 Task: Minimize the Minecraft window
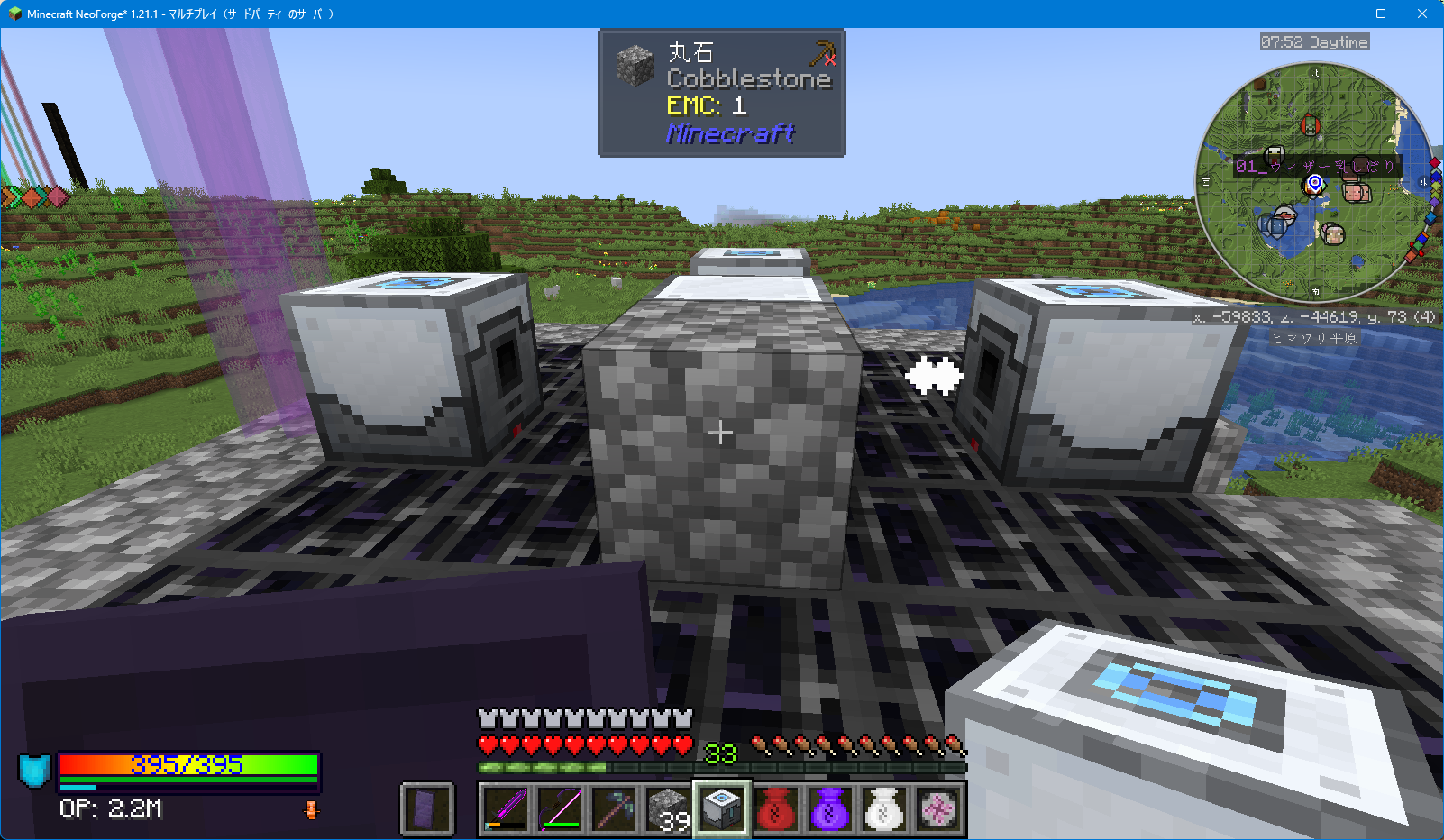1339,14
